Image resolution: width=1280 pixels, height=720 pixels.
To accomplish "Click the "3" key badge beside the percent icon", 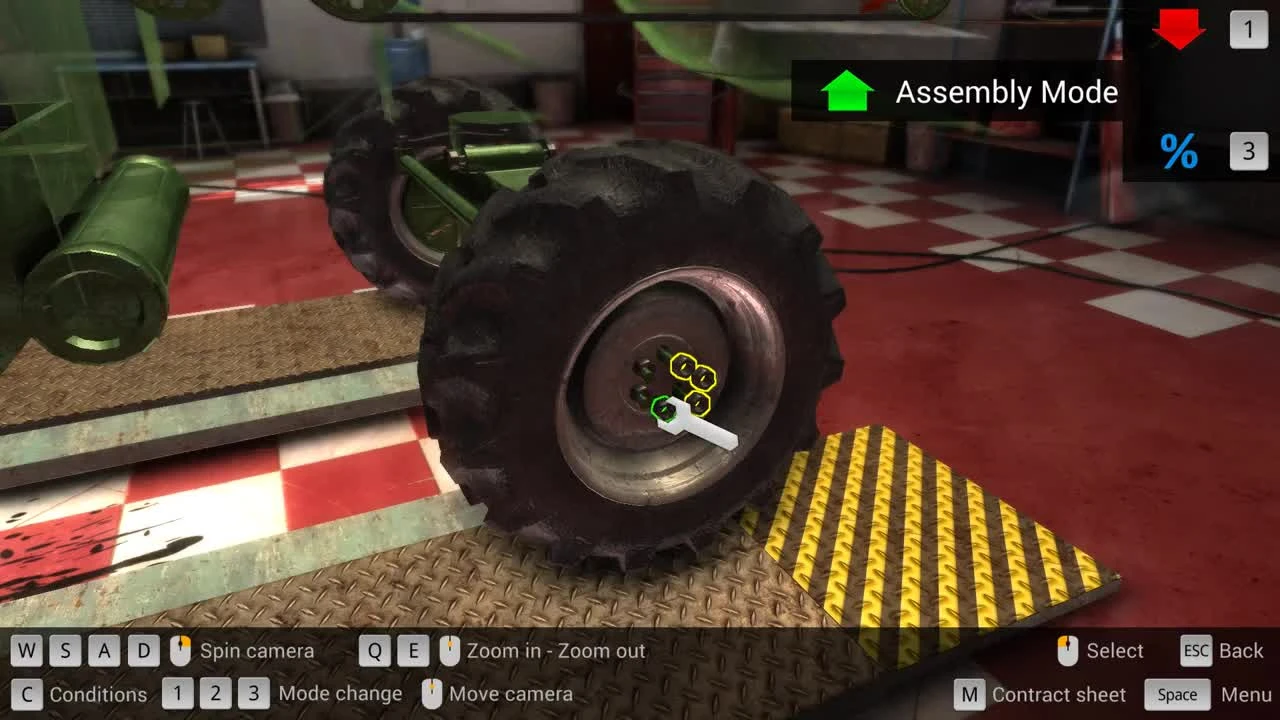I will tap(1247, 151).
